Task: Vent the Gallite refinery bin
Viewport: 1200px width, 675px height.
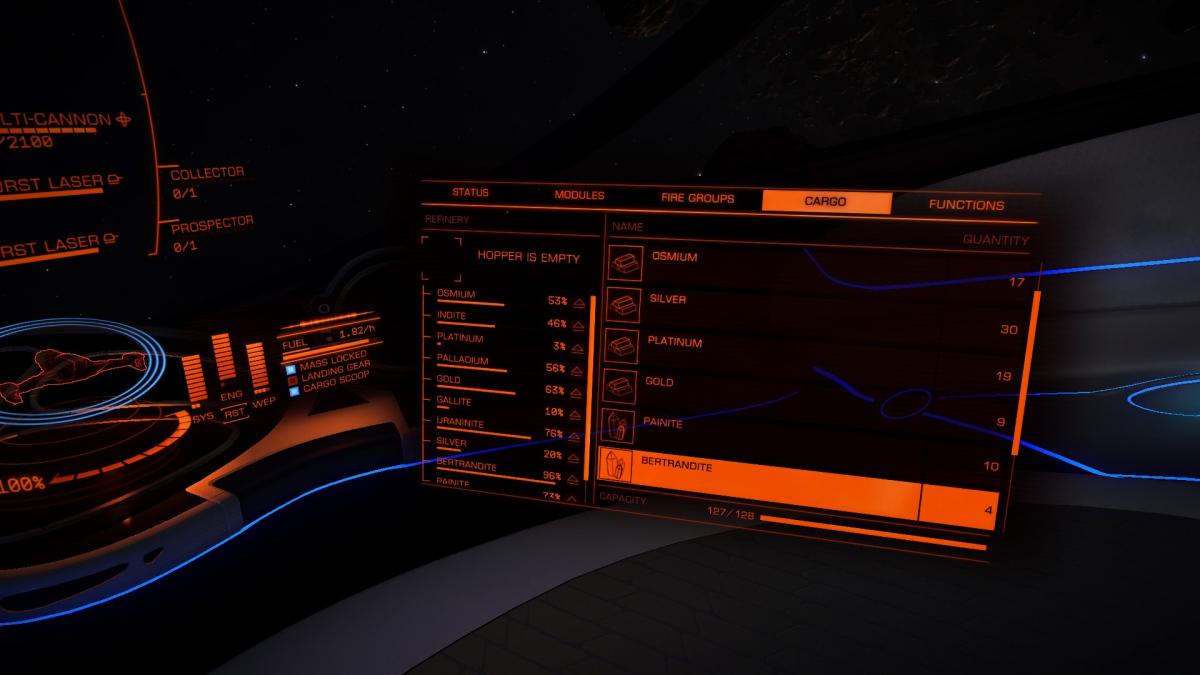Action: point(578,412)
